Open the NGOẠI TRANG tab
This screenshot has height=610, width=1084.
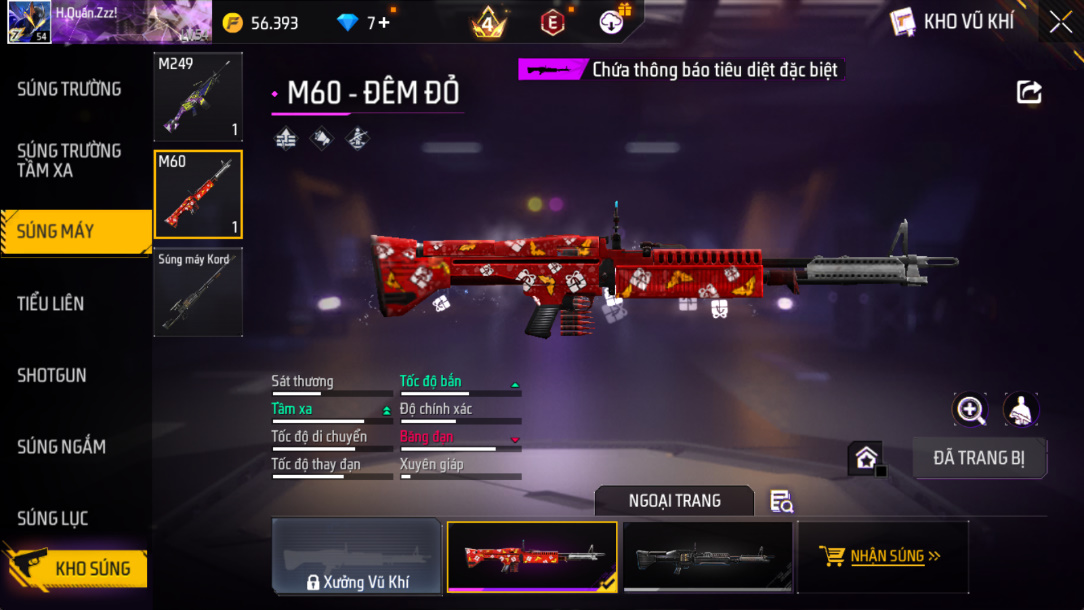pos(675,501)
